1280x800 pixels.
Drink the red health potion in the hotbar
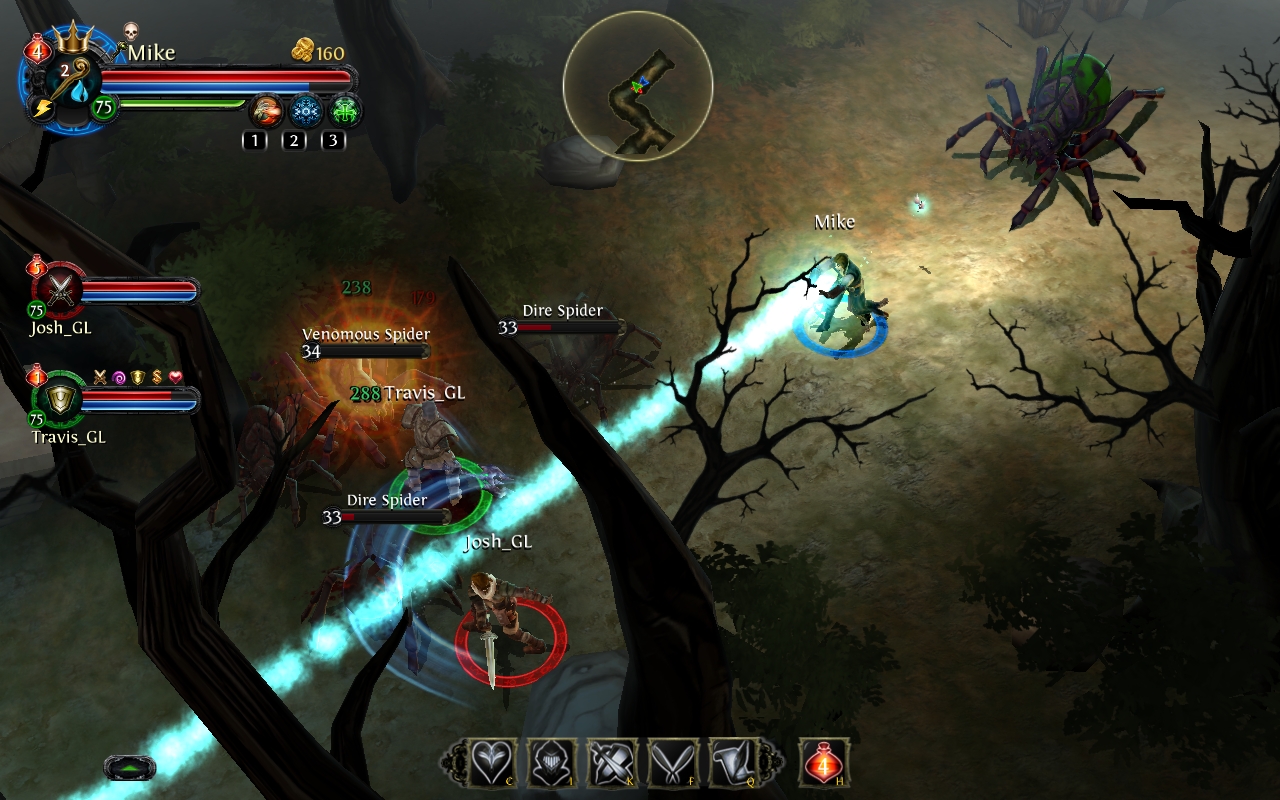823,763
